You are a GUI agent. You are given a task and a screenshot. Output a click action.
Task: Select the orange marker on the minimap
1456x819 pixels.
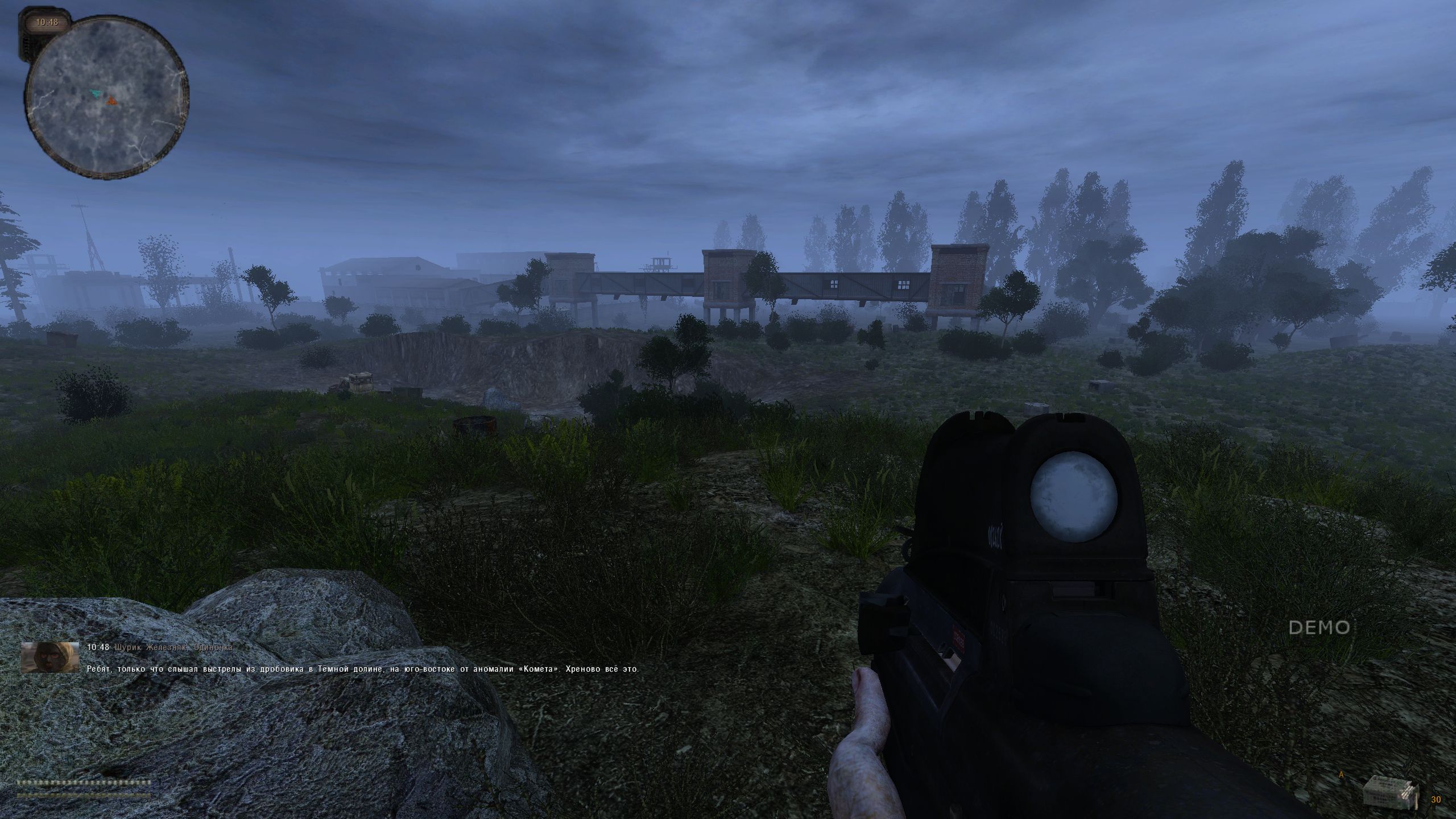[x=111, y=101]
